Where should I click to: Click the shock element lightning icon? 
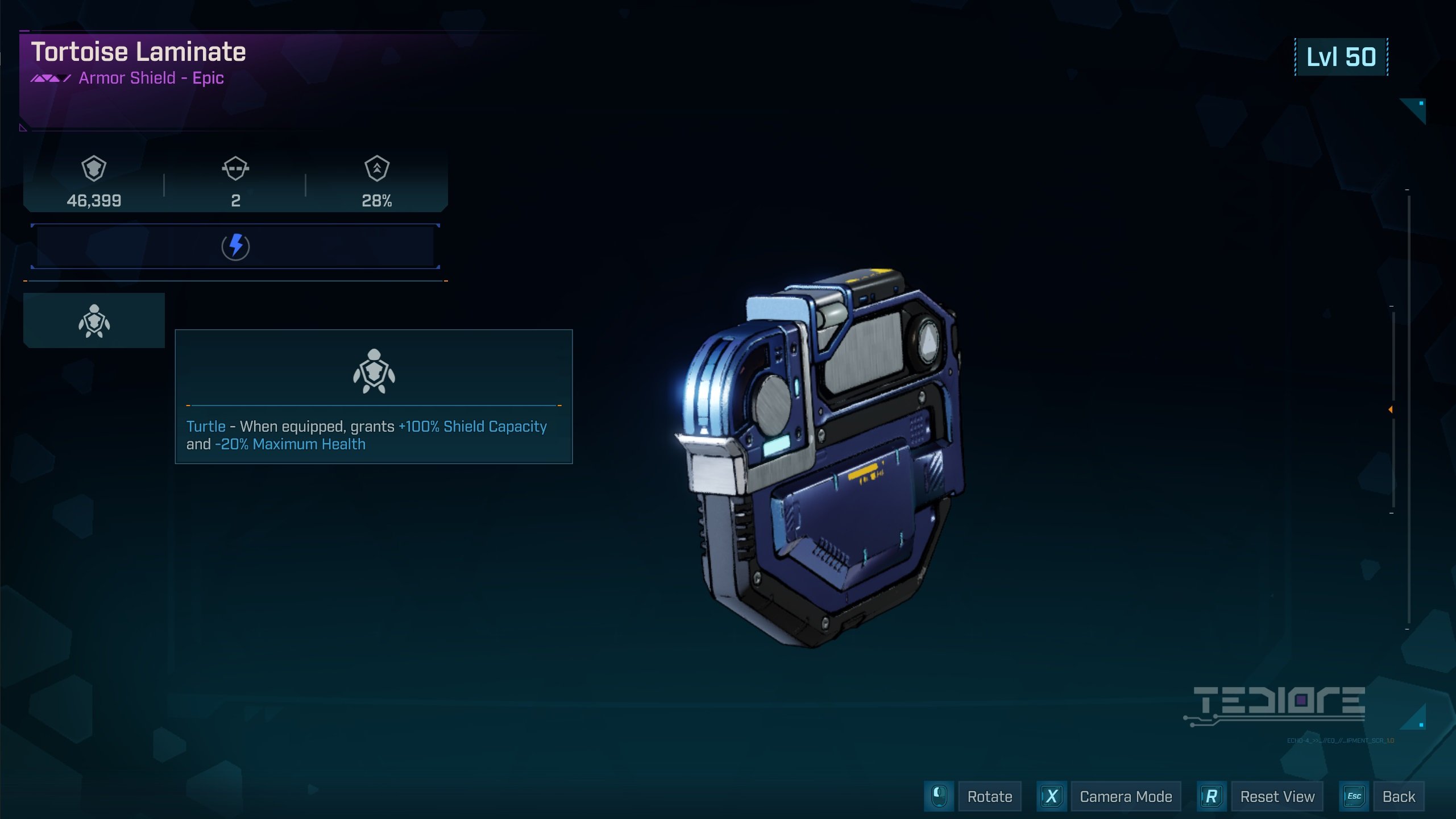[235, 246]
